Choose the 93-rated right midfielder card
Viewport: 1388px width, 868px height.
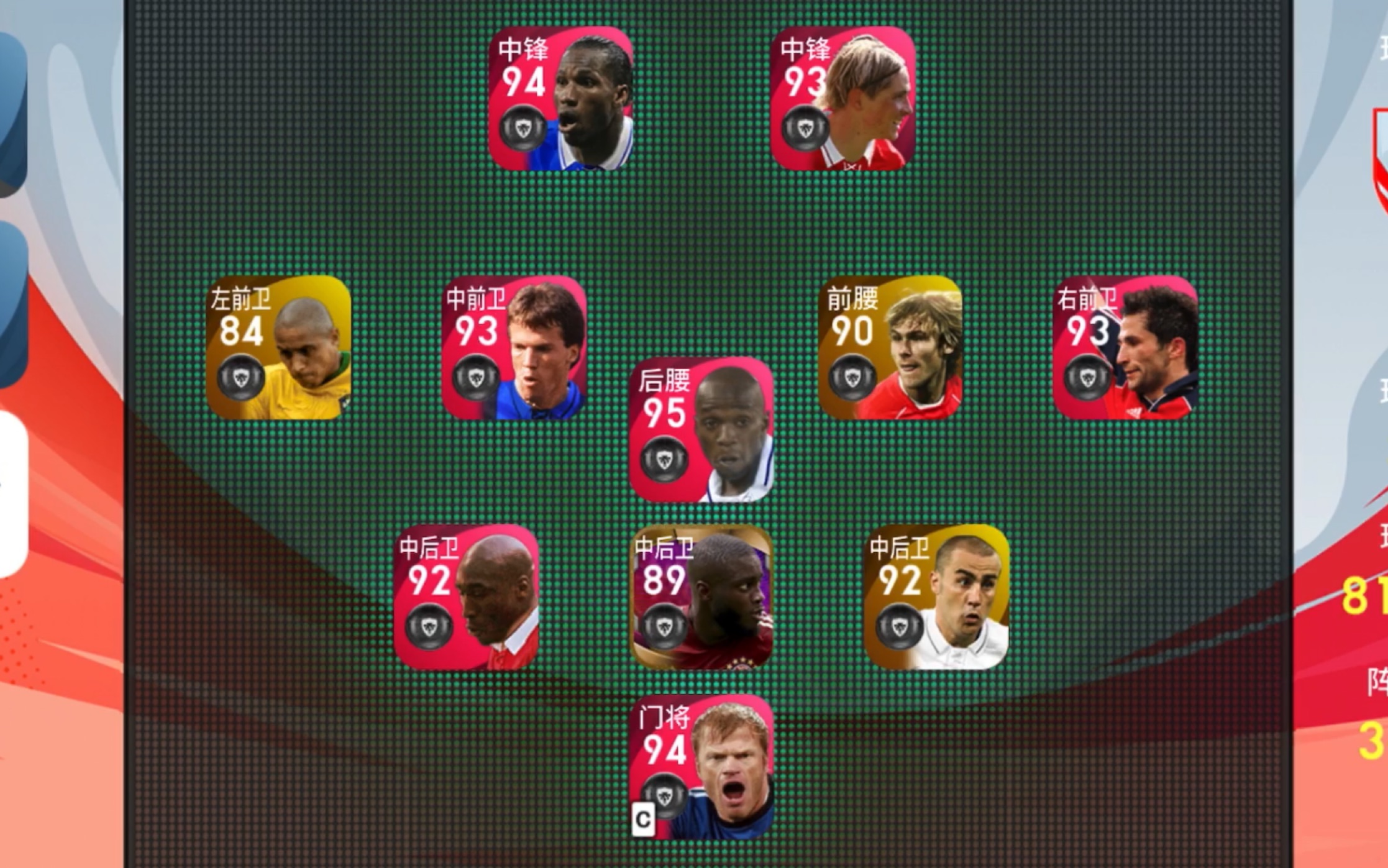[x=1125, y=347]
